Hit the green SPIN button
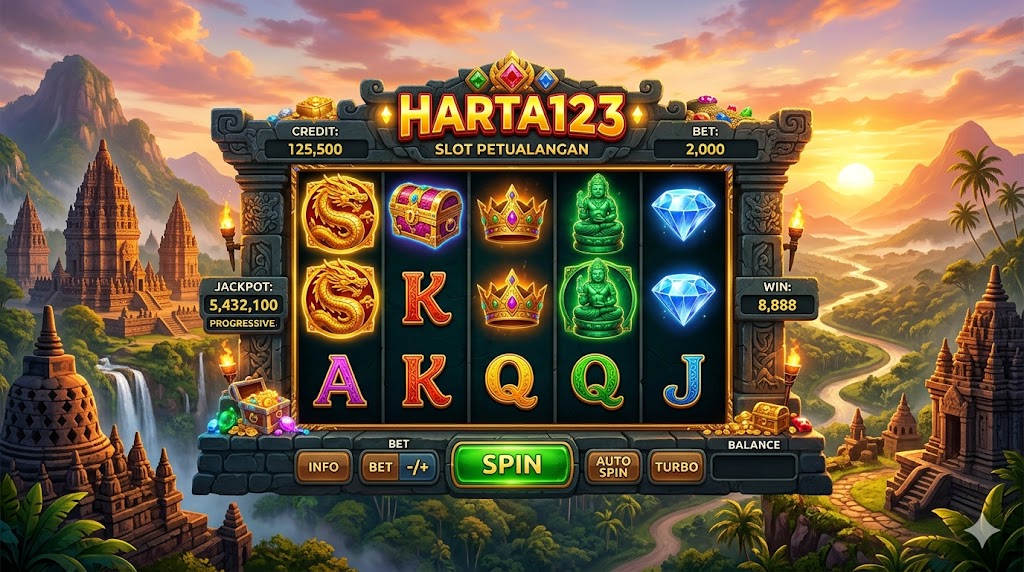This screenshot has height=572, width=1024. (512, 465)
